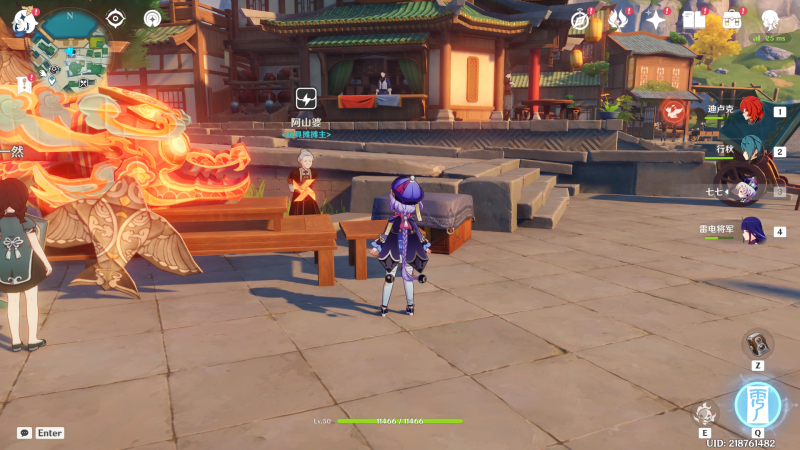The width and height of the screenshot is (800, 450).
Task: Use the Elemental Skill icon
Action: (x=705, y=413)
